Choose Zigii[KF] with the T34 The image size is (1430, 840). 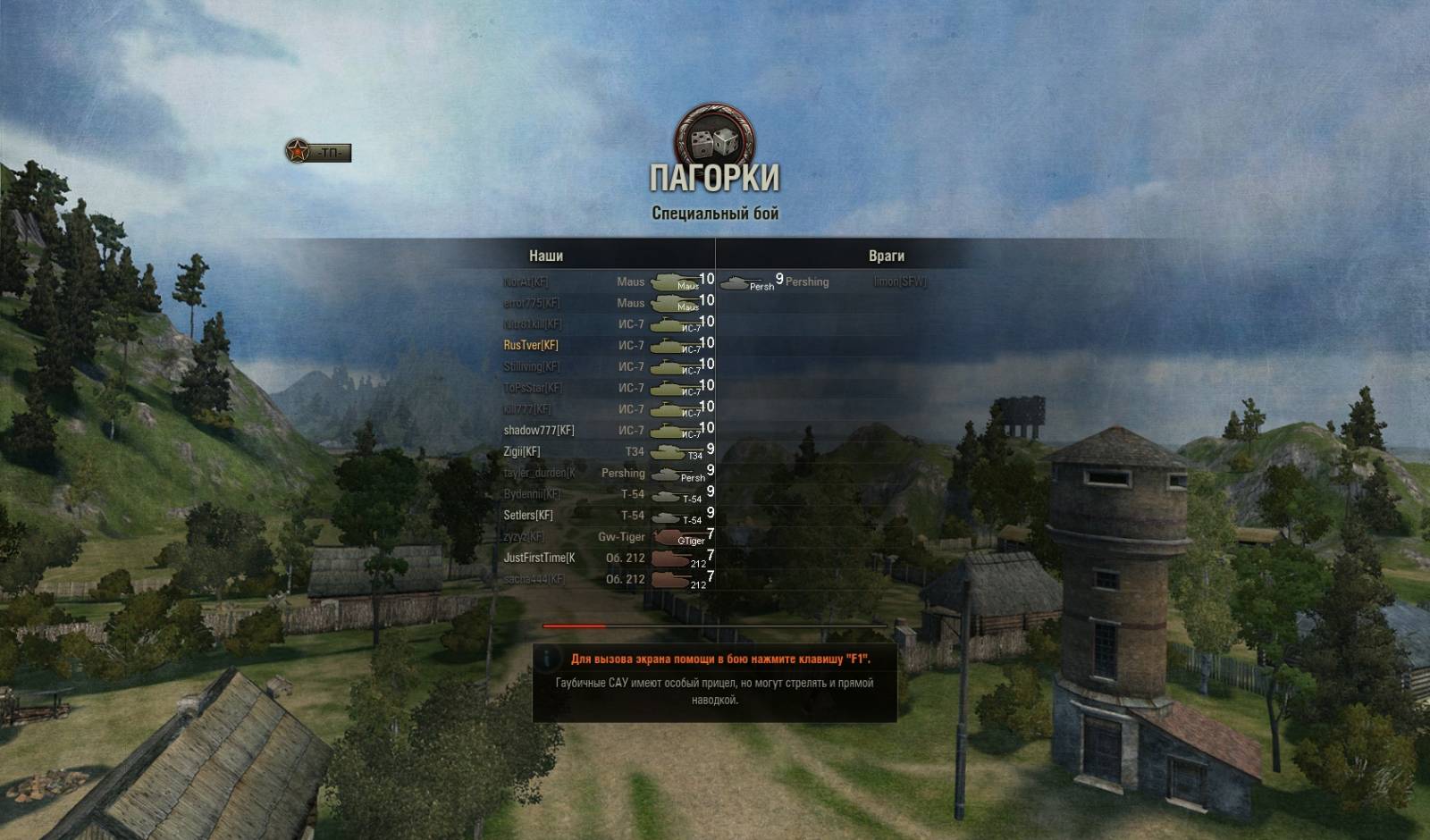(522, 452)
